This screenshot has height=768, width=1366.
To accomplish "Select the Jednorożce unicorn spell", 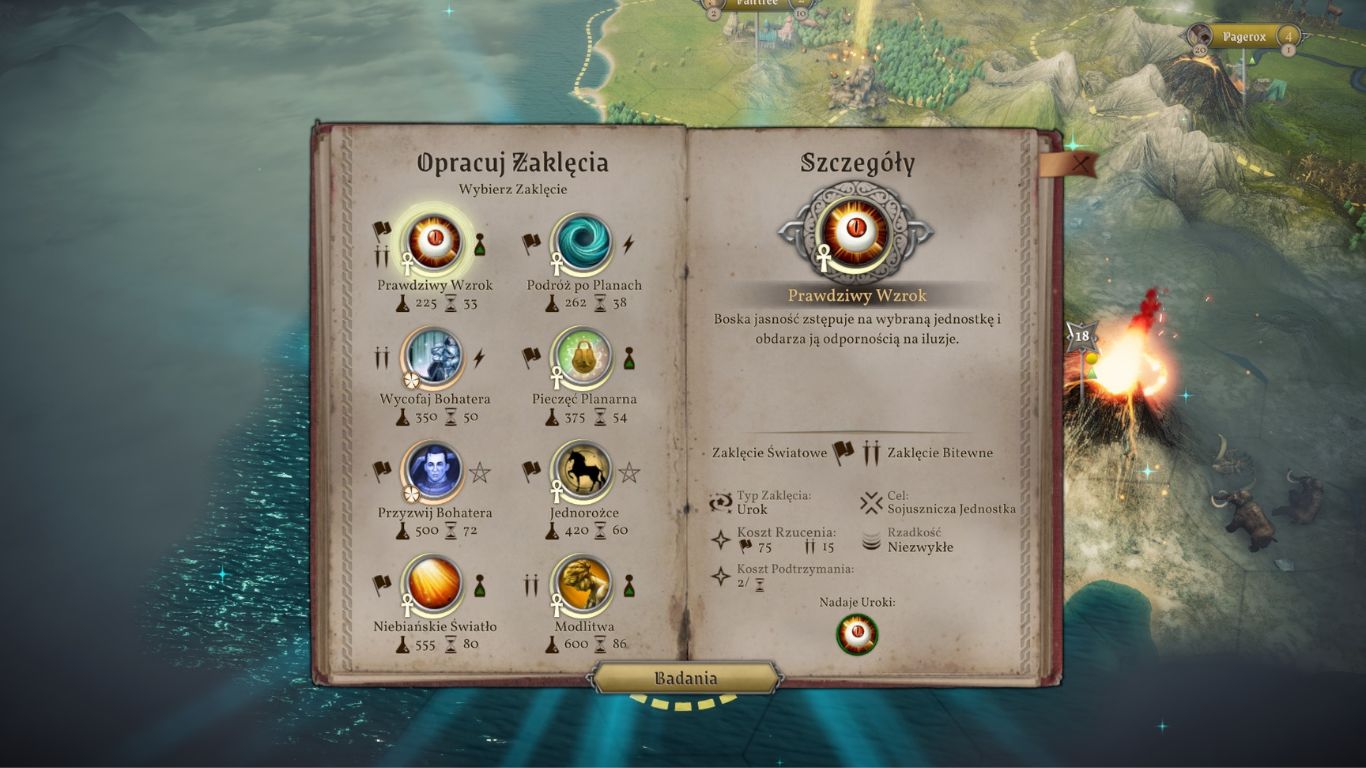I will pyautogui.click(x=582, y=471).
